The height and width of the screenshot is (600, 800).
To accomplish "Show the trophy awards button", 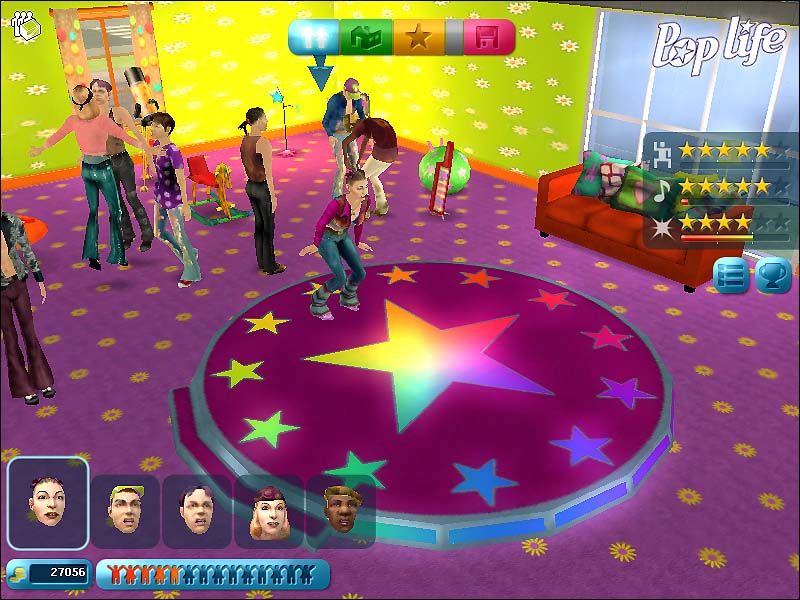I will tap(772, 276).
